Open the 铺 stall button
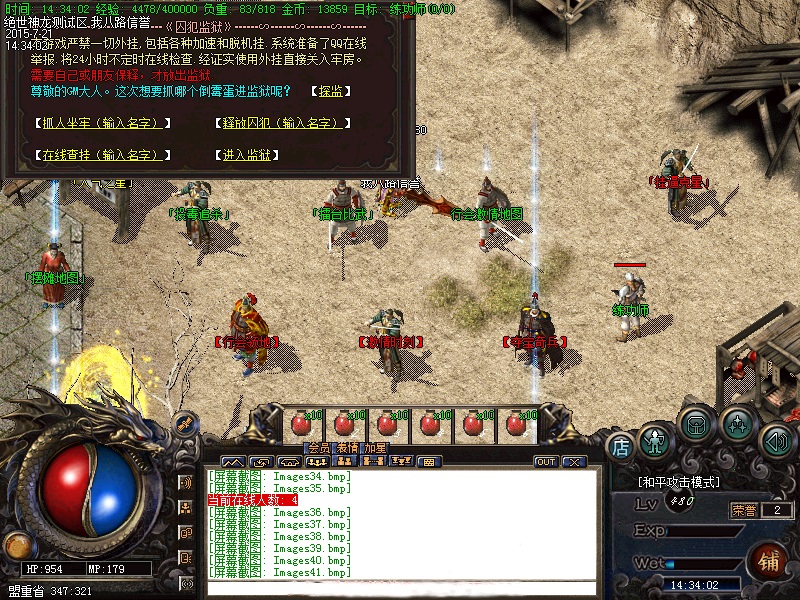The width and height of the screenshot is (800, 600). pyautogui.click(x=769, y=558)
